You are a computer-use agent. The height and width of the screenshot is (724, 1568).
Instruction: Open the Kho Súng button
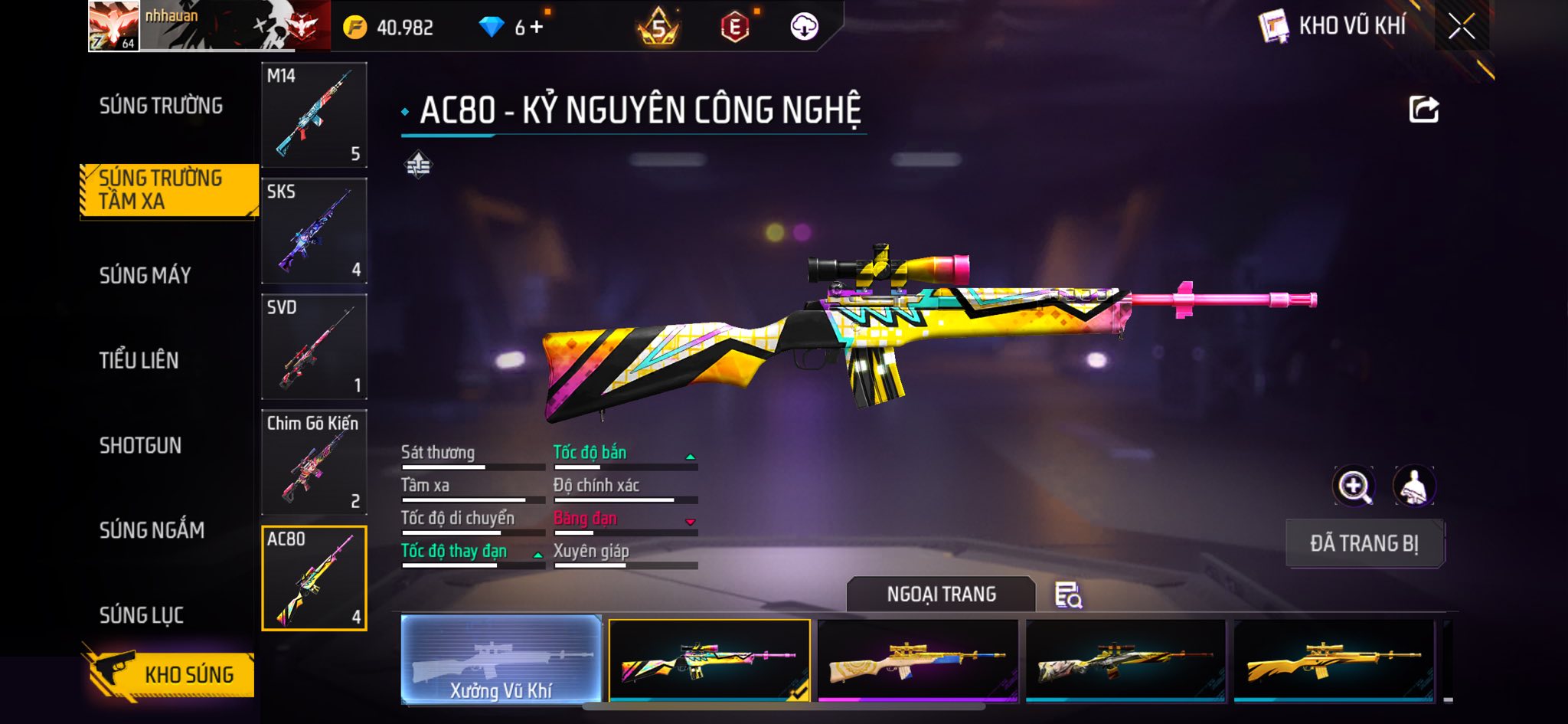170,674
